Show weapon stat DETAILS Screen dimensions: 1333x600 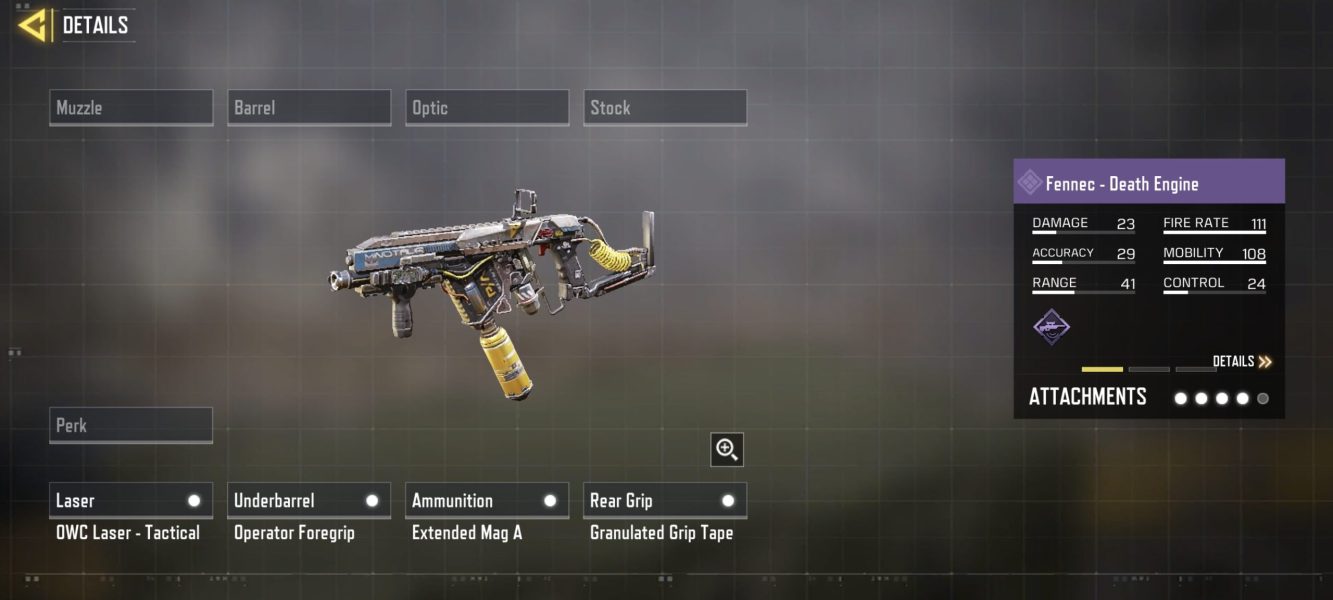pos(1242,362)
